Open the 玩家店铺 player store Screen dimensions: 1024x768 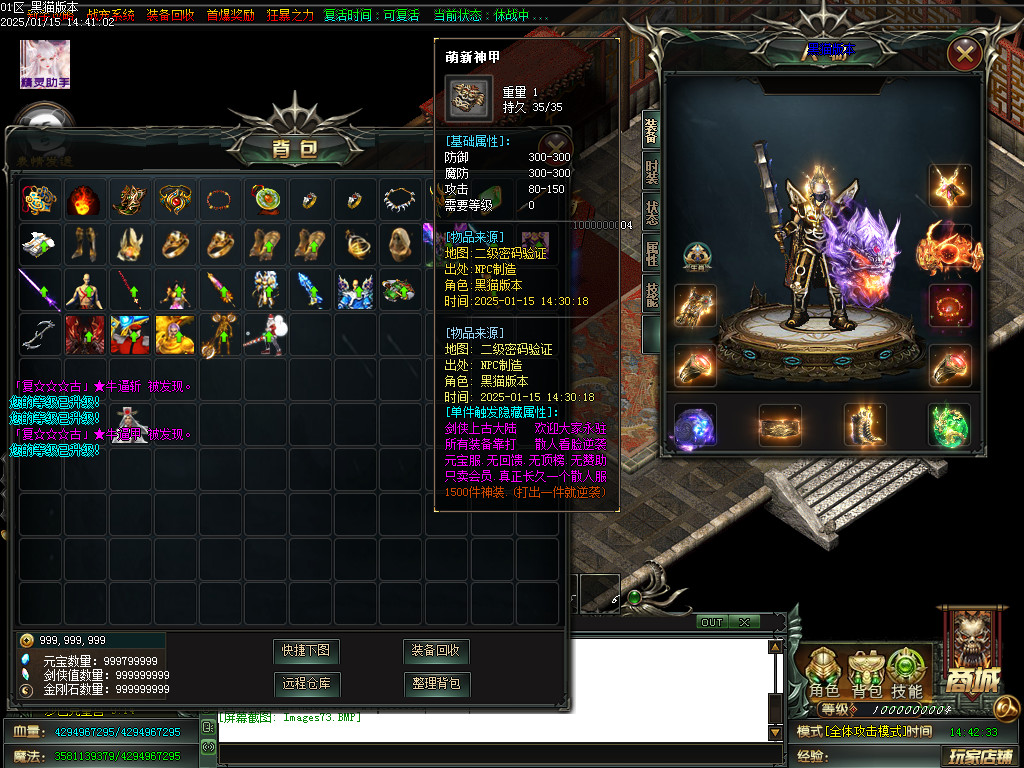(980, 755)
